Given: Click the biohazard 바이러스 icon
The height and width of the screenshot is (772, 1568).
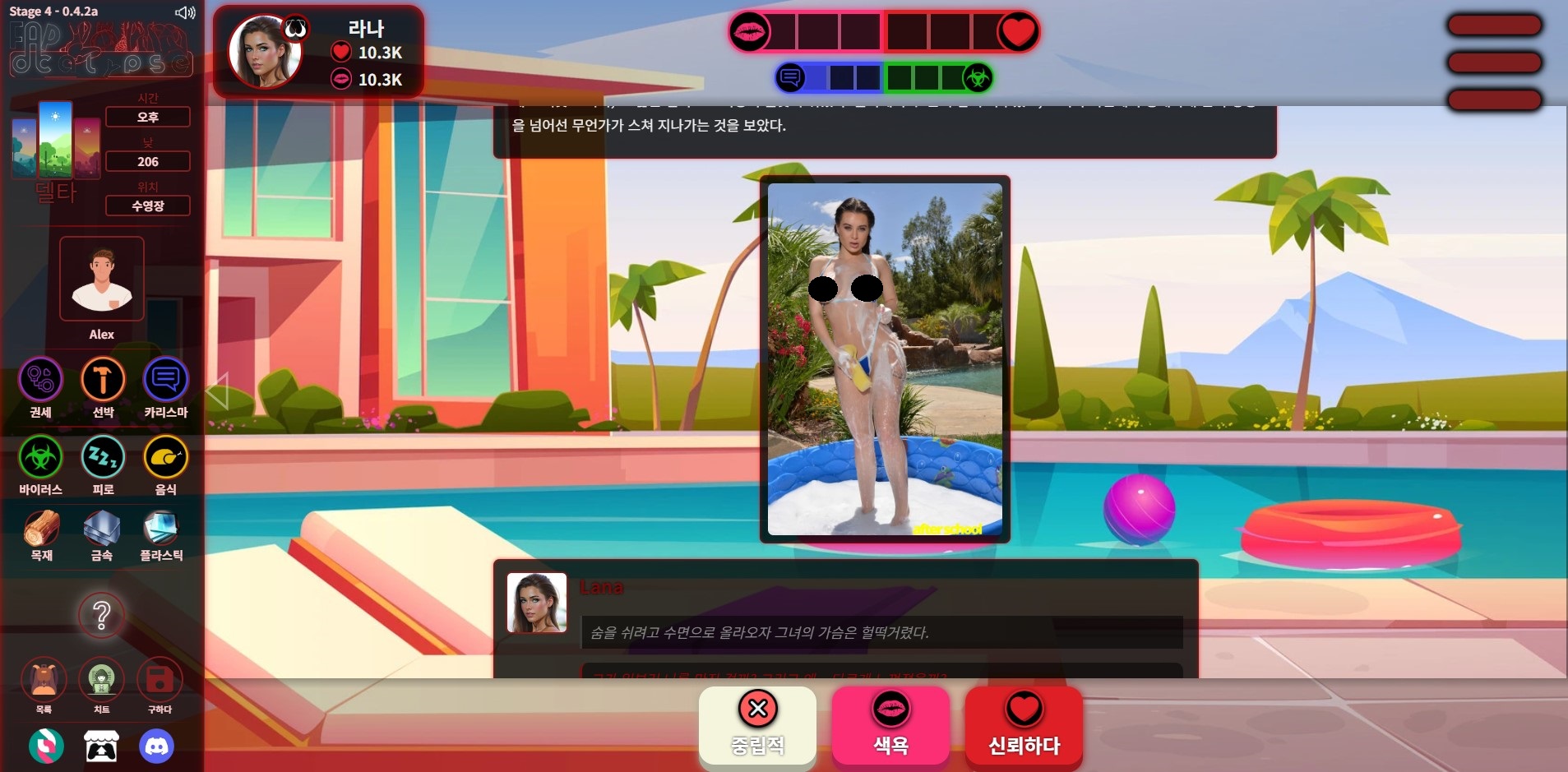Looking at the screenshot, I should [40, 457].
